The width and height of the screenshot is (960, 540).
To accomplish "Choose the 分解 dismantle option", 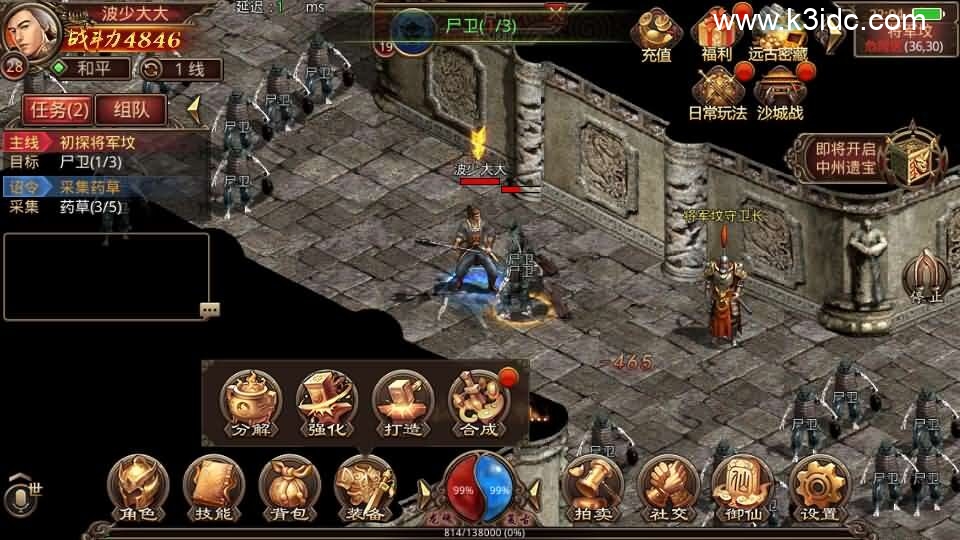I will tap(250, 405).
